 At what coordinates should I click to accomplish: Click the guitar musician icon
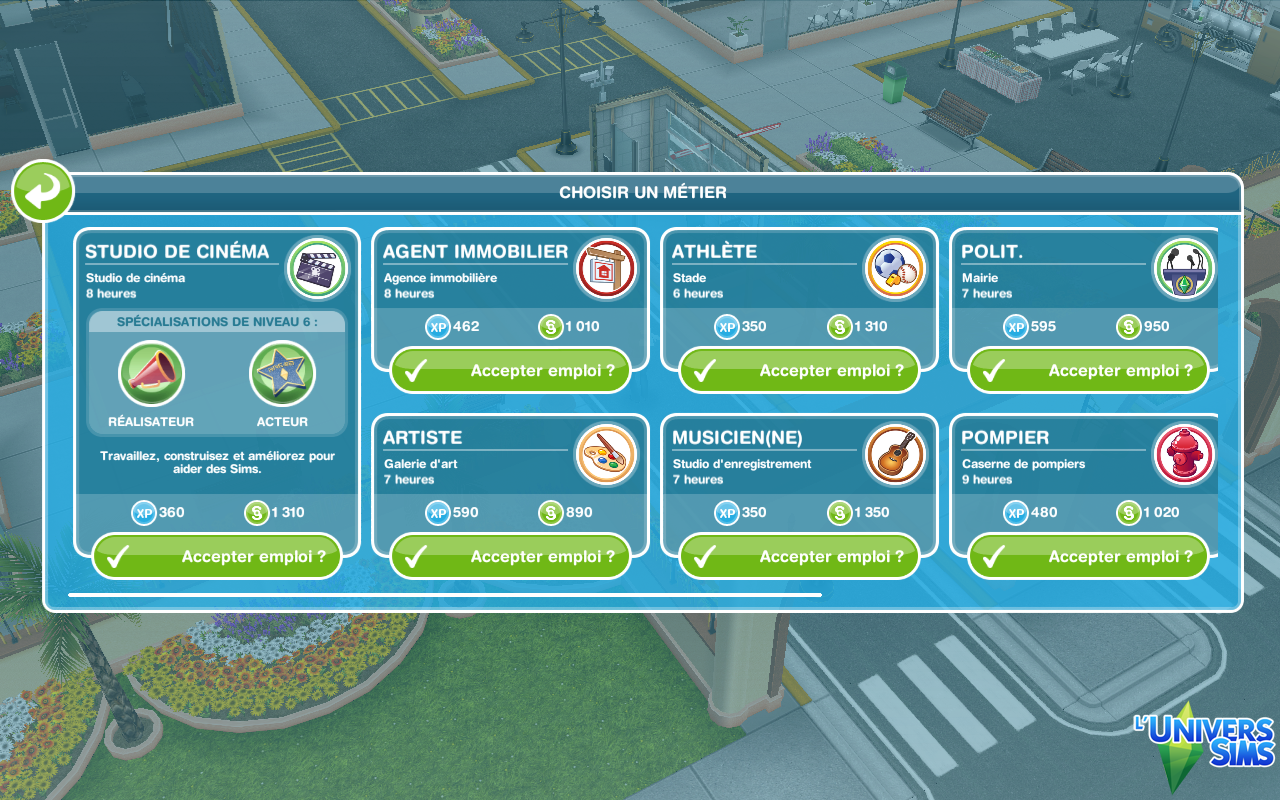(x=895, y=455)
